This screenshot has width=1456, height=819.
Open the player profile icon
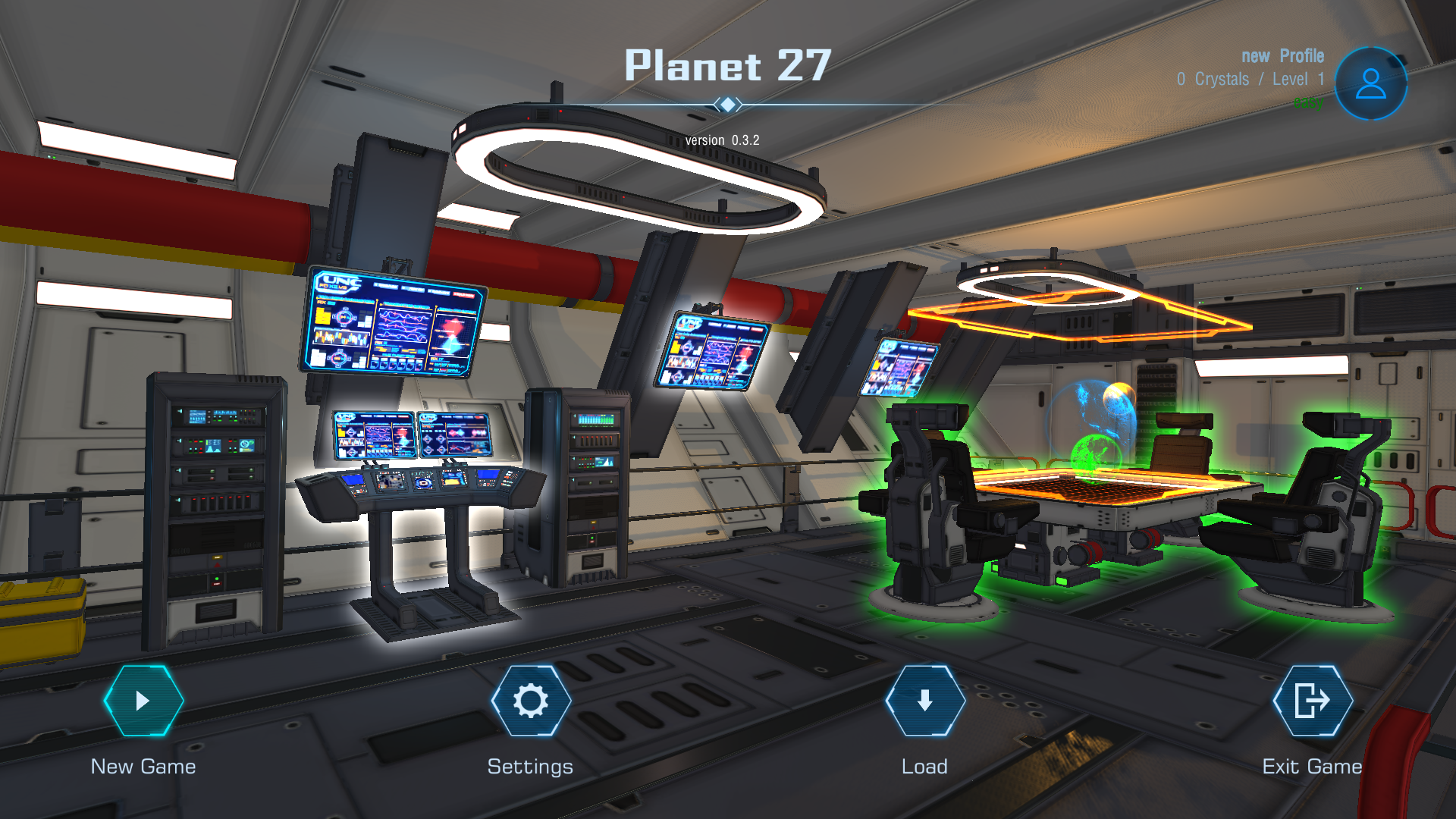(1370, 83)
